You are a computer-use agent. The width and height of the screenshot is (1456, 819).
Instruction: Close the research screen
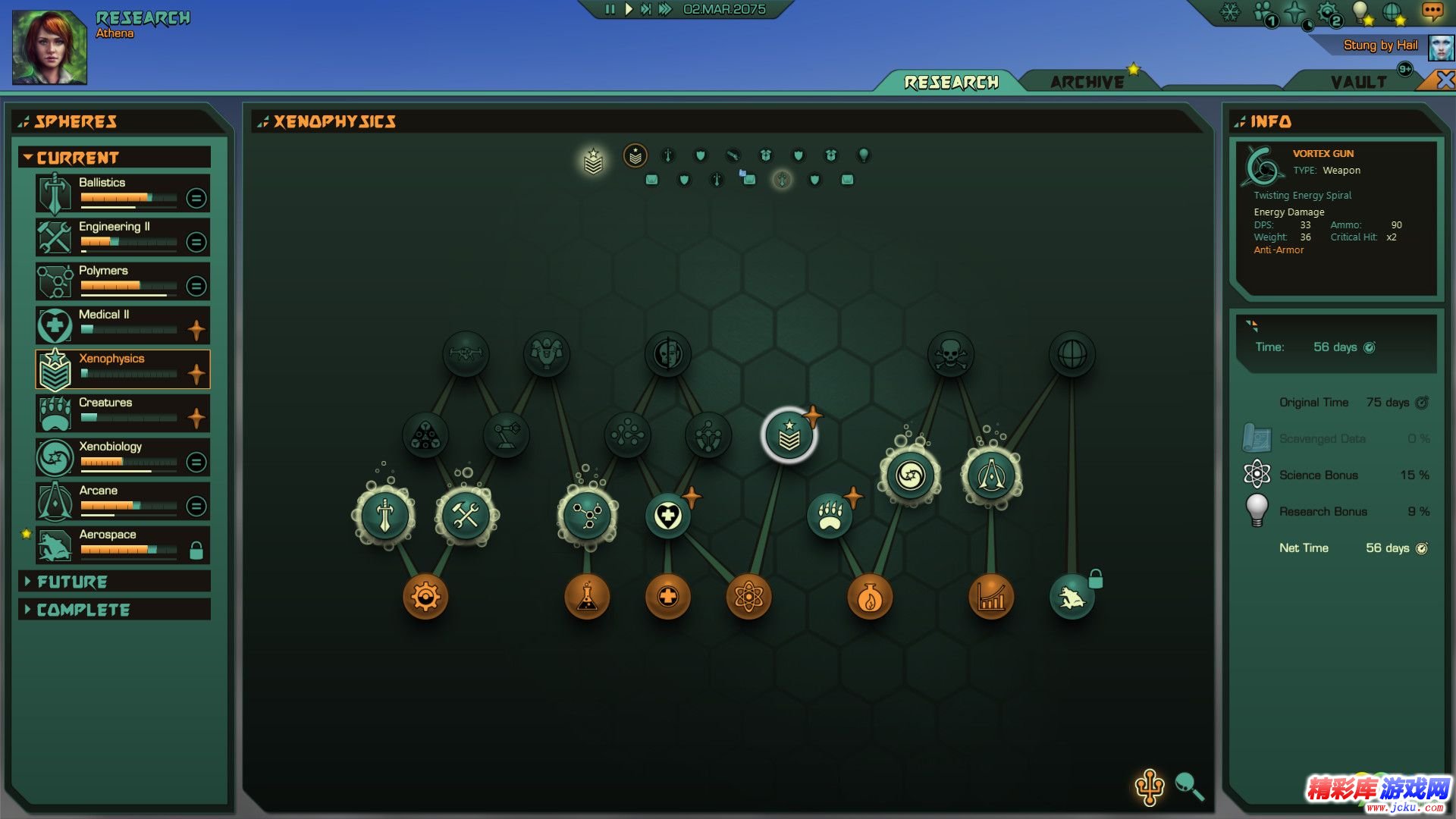[1445, 80]
